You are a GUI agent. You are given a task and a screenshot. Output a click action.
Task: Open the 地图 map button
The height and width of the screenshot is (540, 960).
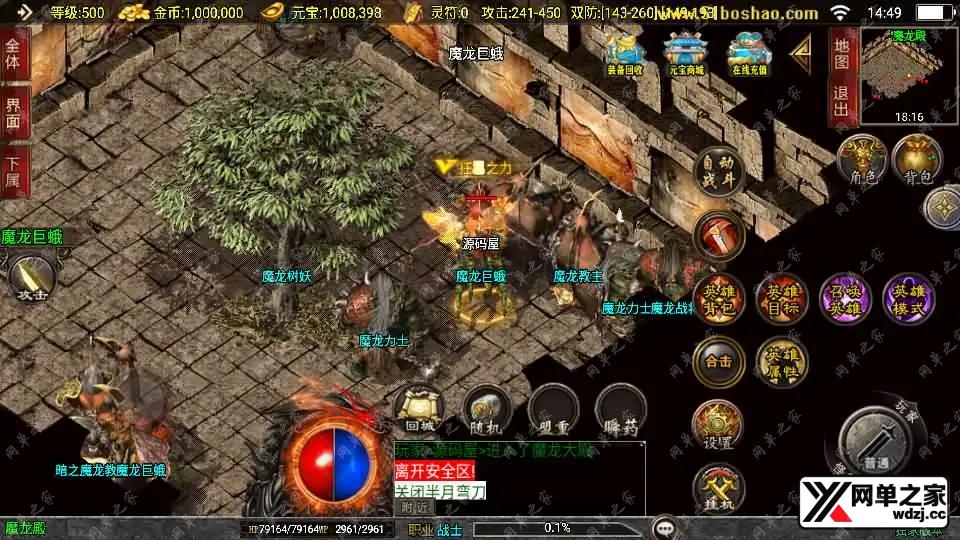click(x=842, y=53)
